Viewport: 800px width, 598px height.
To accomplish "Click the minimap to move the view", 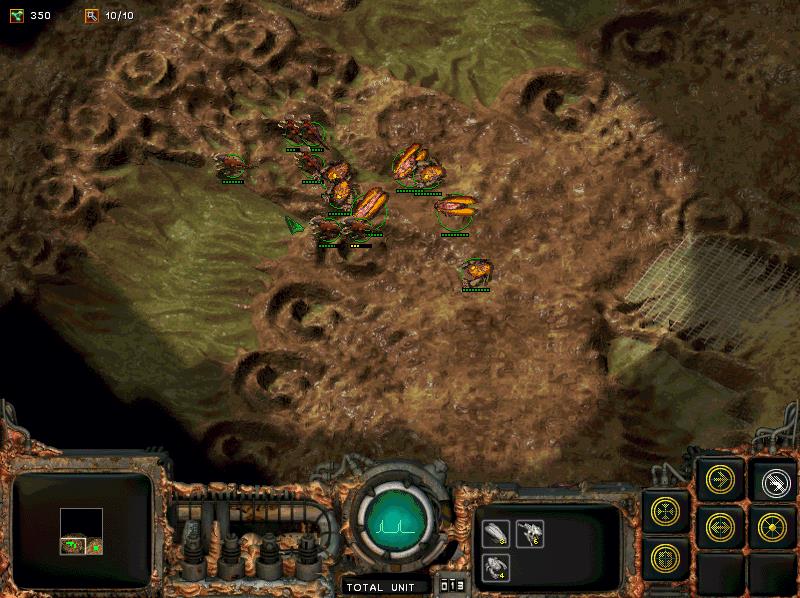I will coord(82,530).
